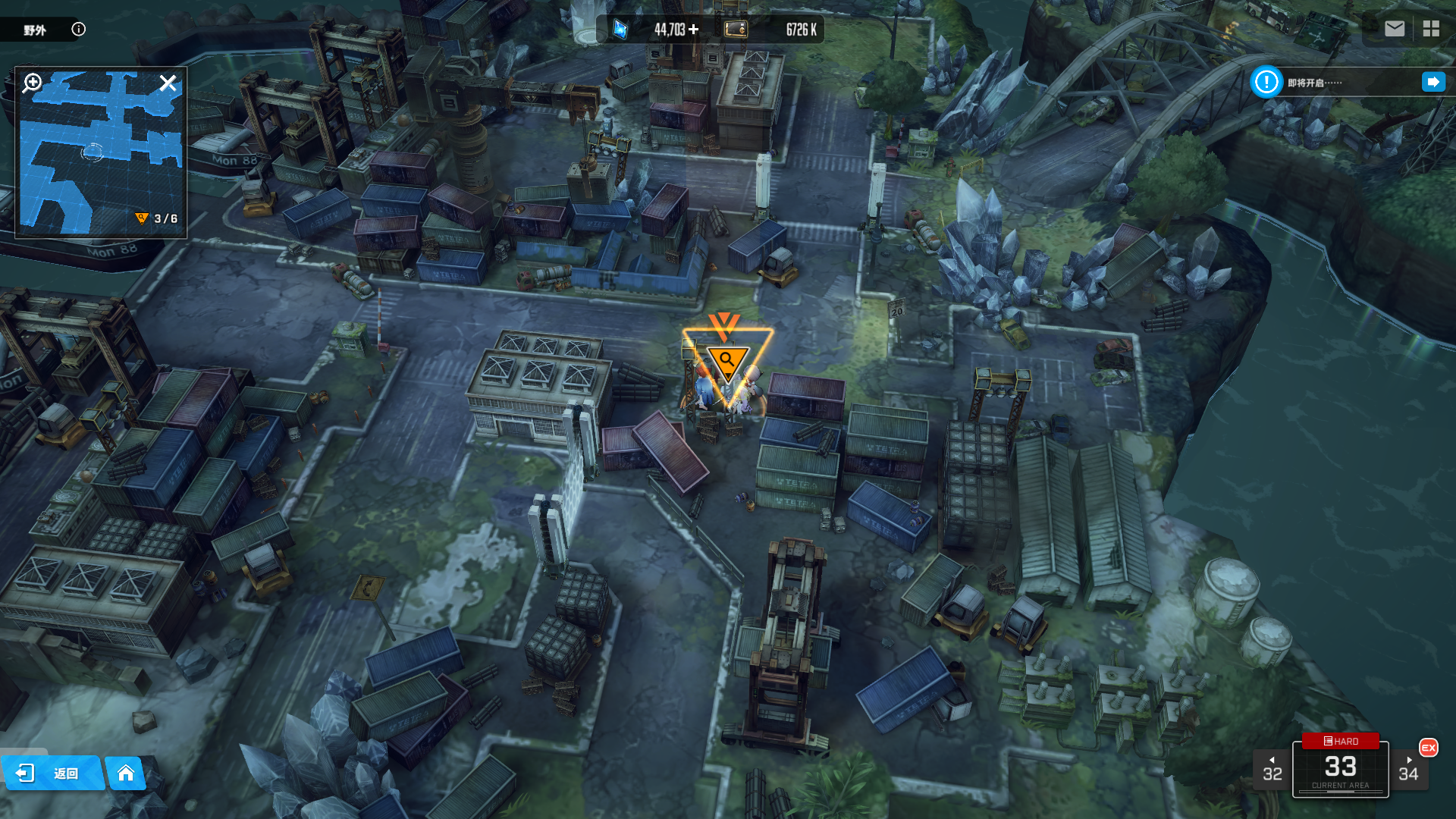Click the 返回 back button
This screenshot has height=819, width=1456.
click(x=52, y=773)
